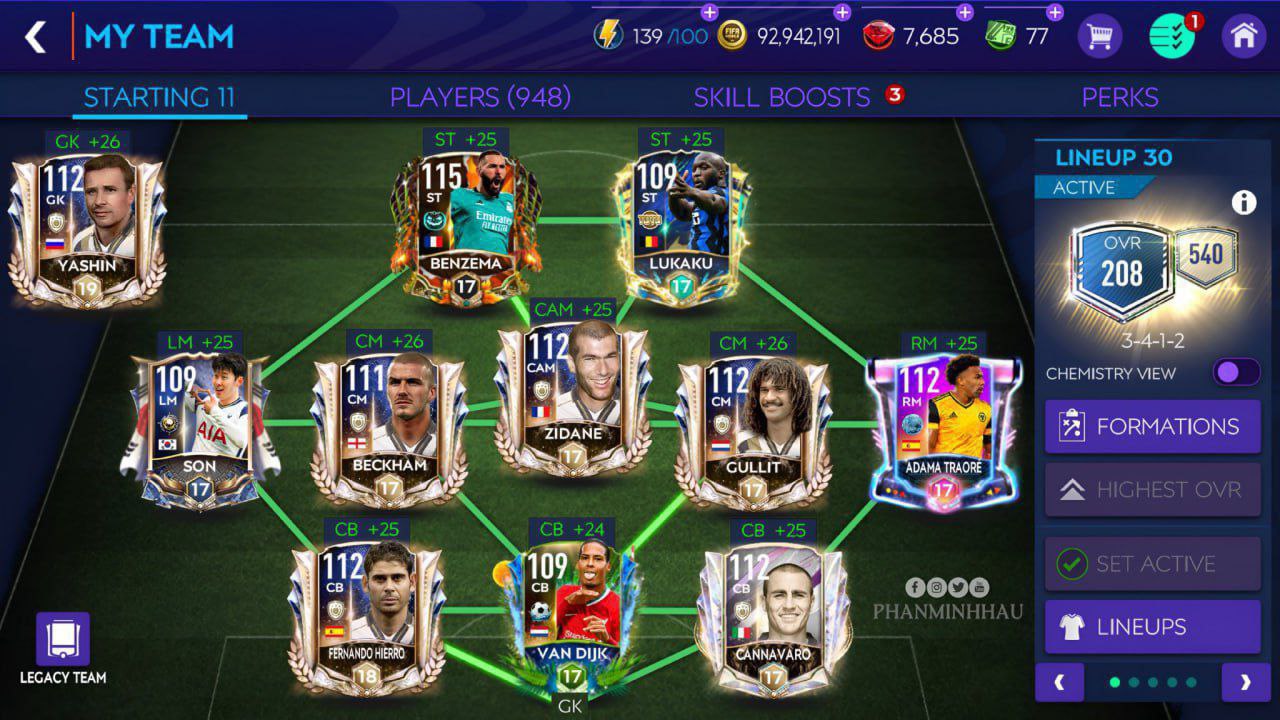
Task: Open the Lineups list
Action: 1152,627
